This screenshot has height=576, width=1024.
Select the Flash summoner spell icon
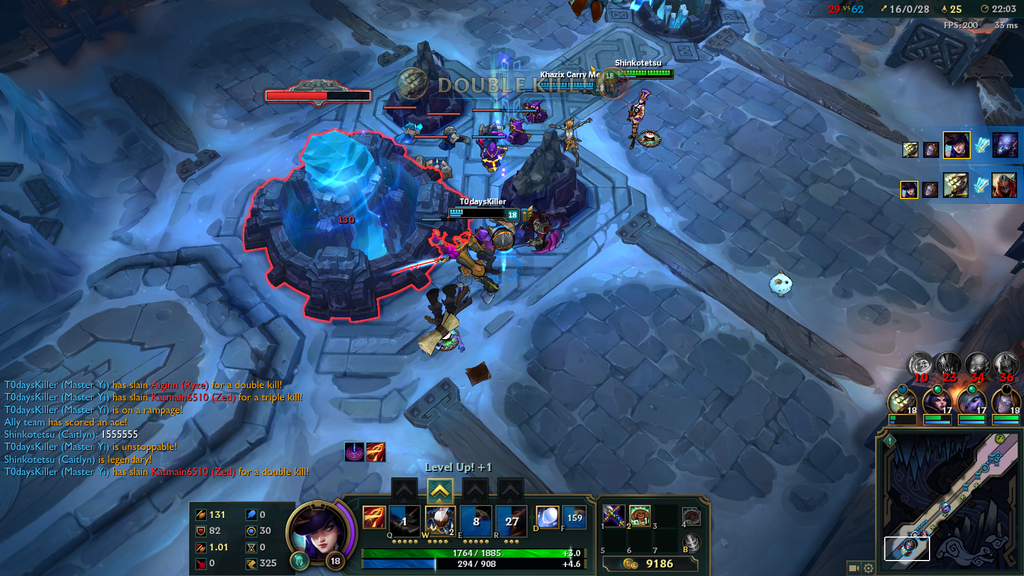coord(575,518)
